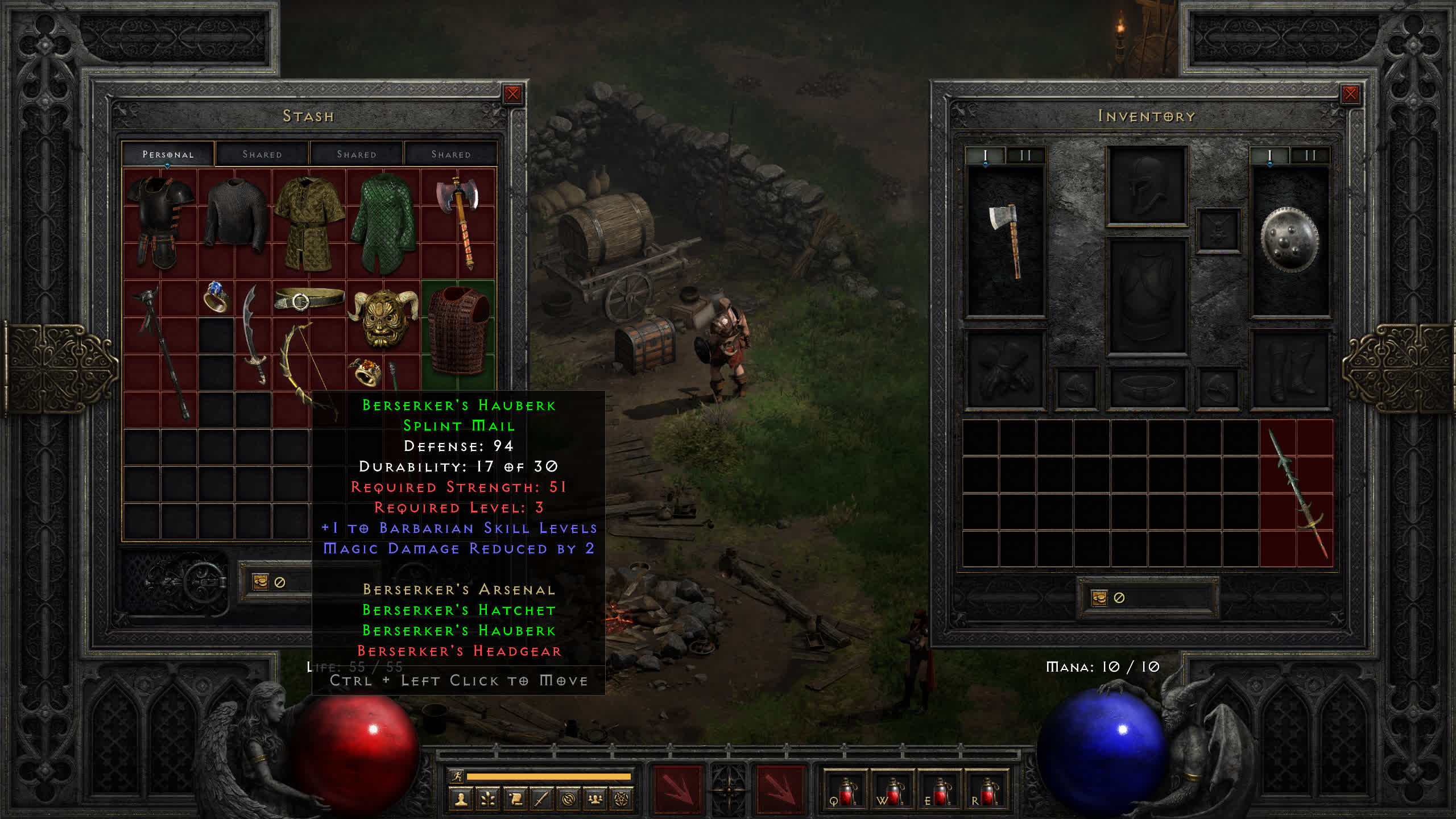Open the party screen icon
1456x819 pixels.
click(595, 800)
